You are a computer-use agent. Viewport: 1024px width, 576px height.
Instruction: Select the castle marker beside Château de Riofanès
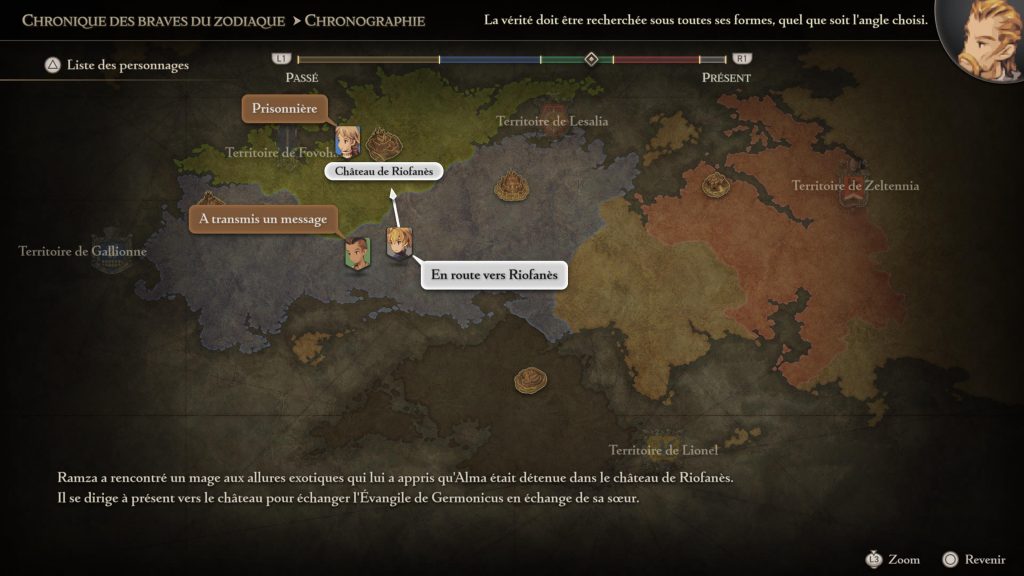(x=381, y=144)
